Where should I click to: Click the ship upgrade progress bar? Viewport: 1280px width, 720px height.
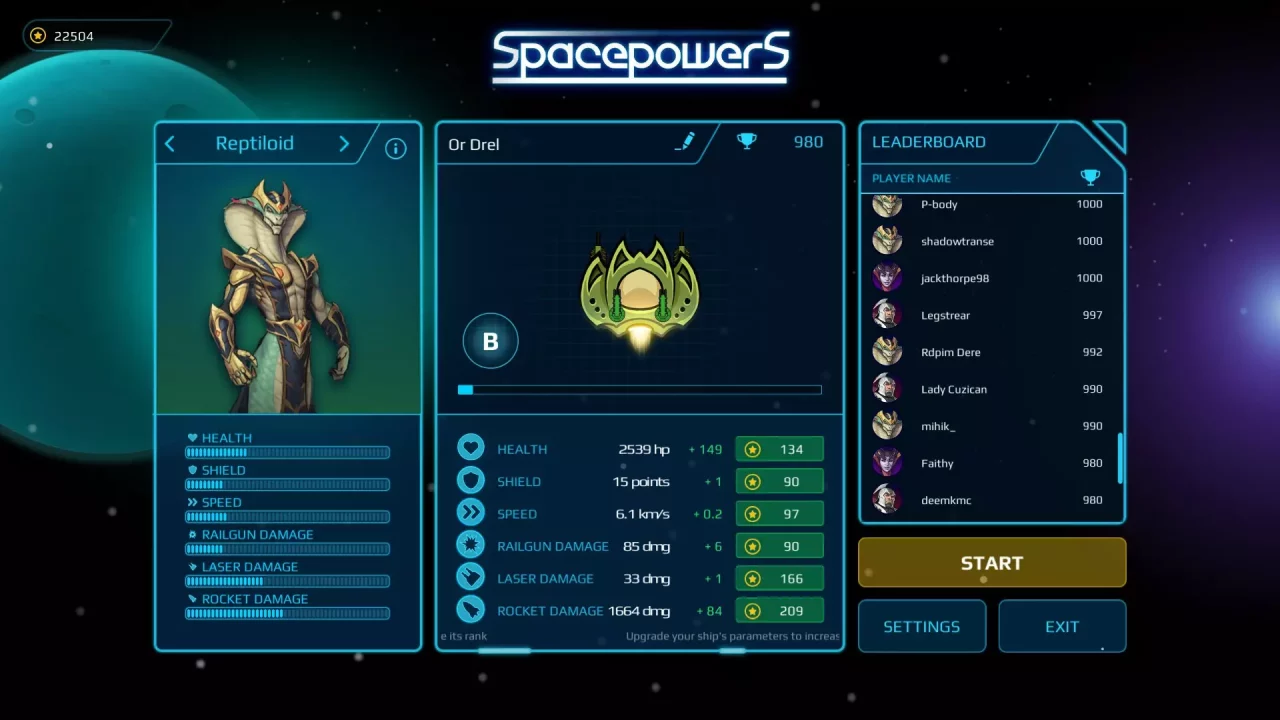click(640, 390)
